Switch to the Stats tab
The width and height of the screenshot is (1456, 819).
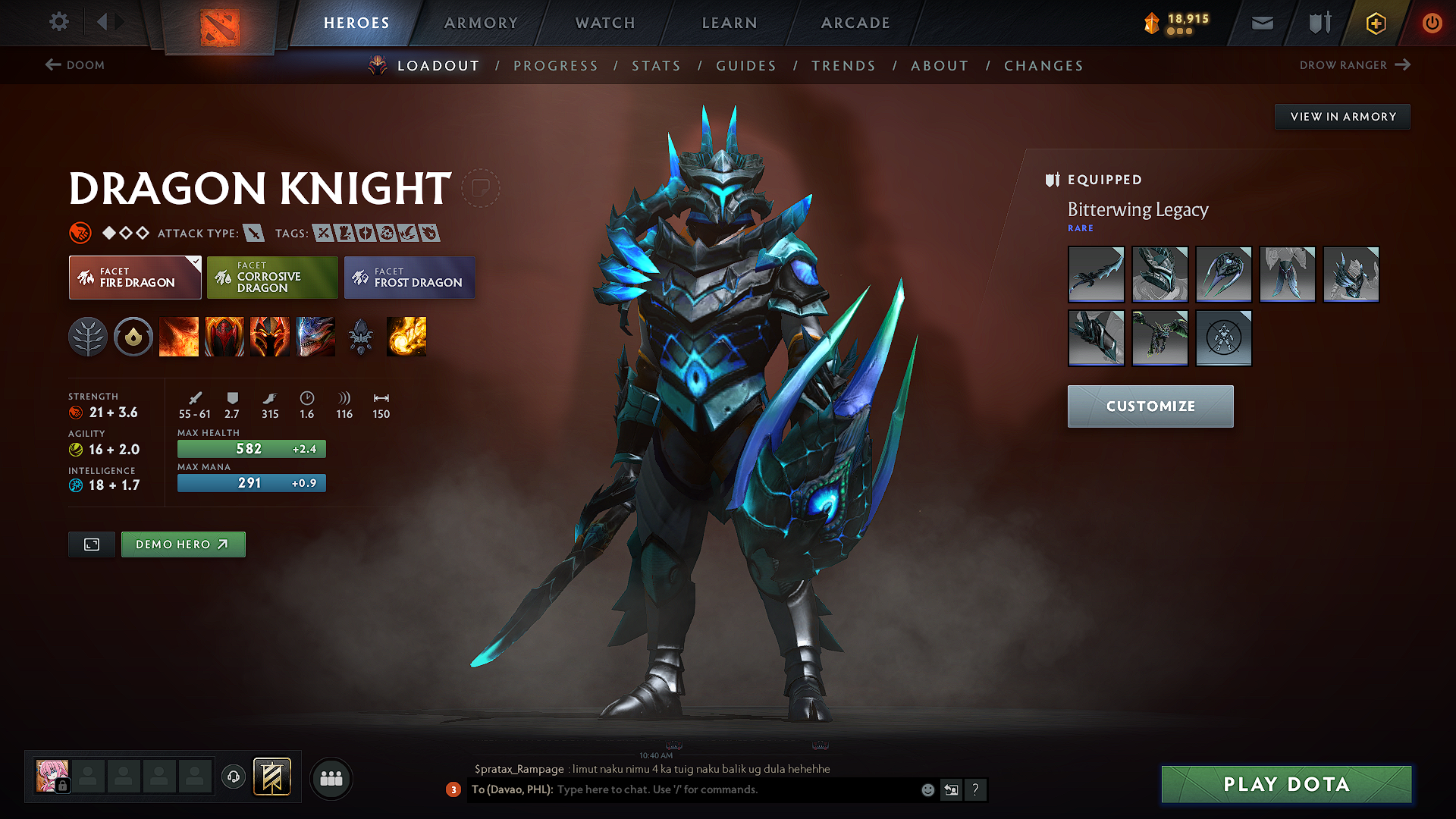[656, 66]
